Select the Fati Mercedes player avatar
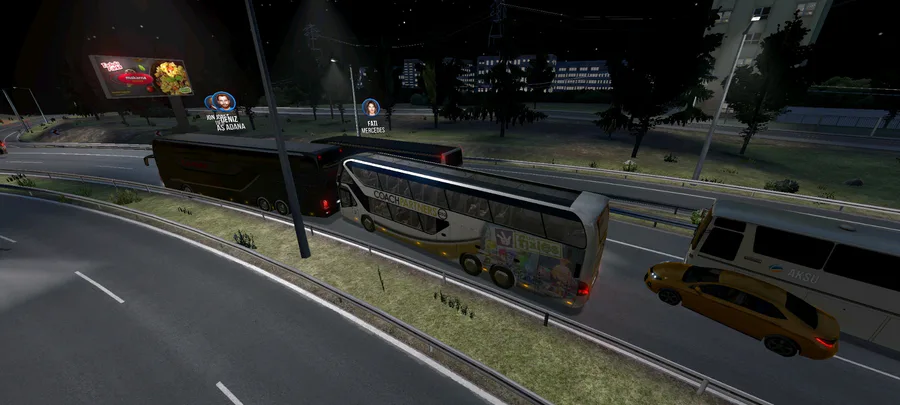 (x=371, y=108)
